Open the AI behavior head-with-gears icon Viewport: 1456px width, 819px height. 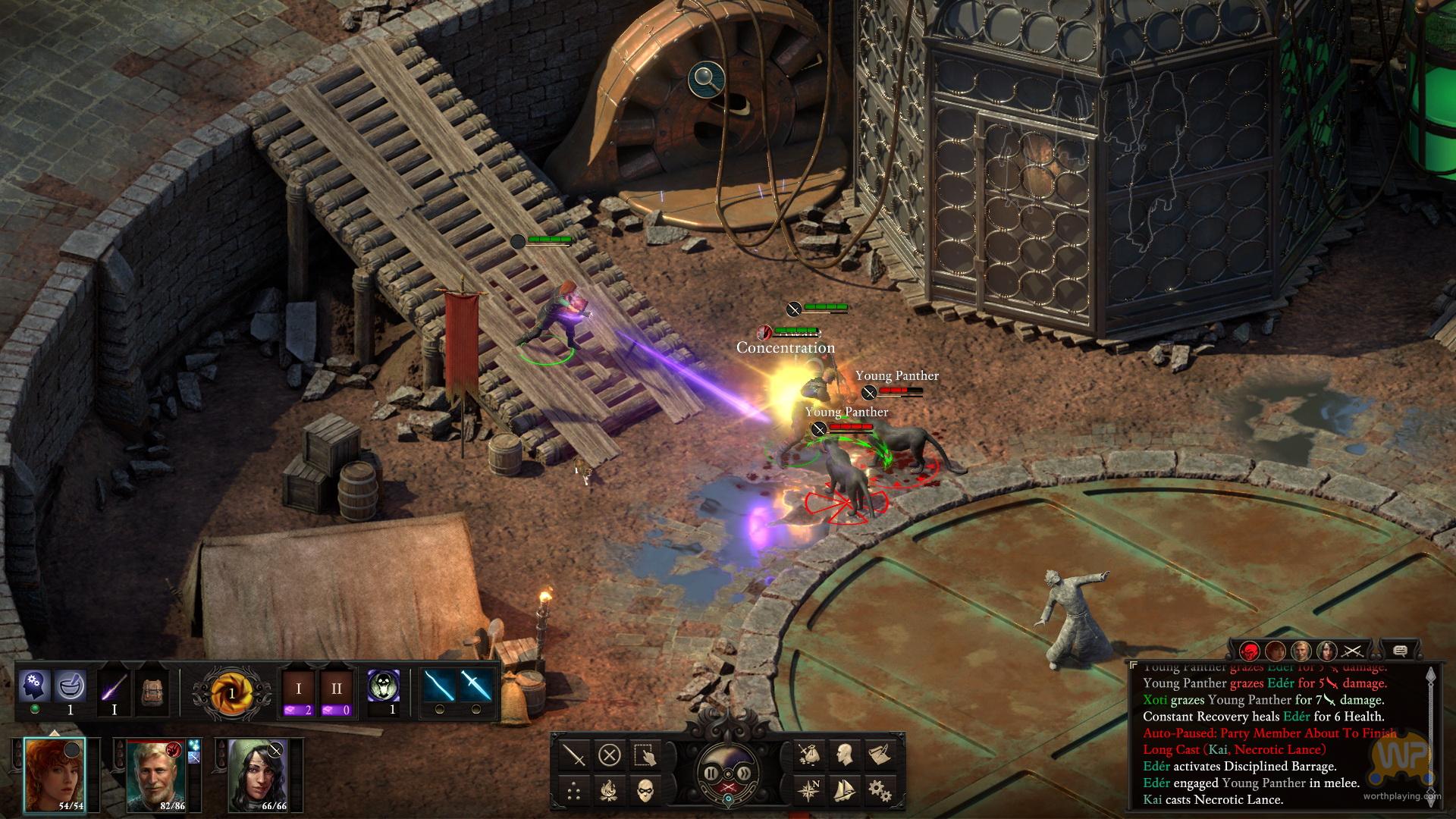click(x=35, y=686)
